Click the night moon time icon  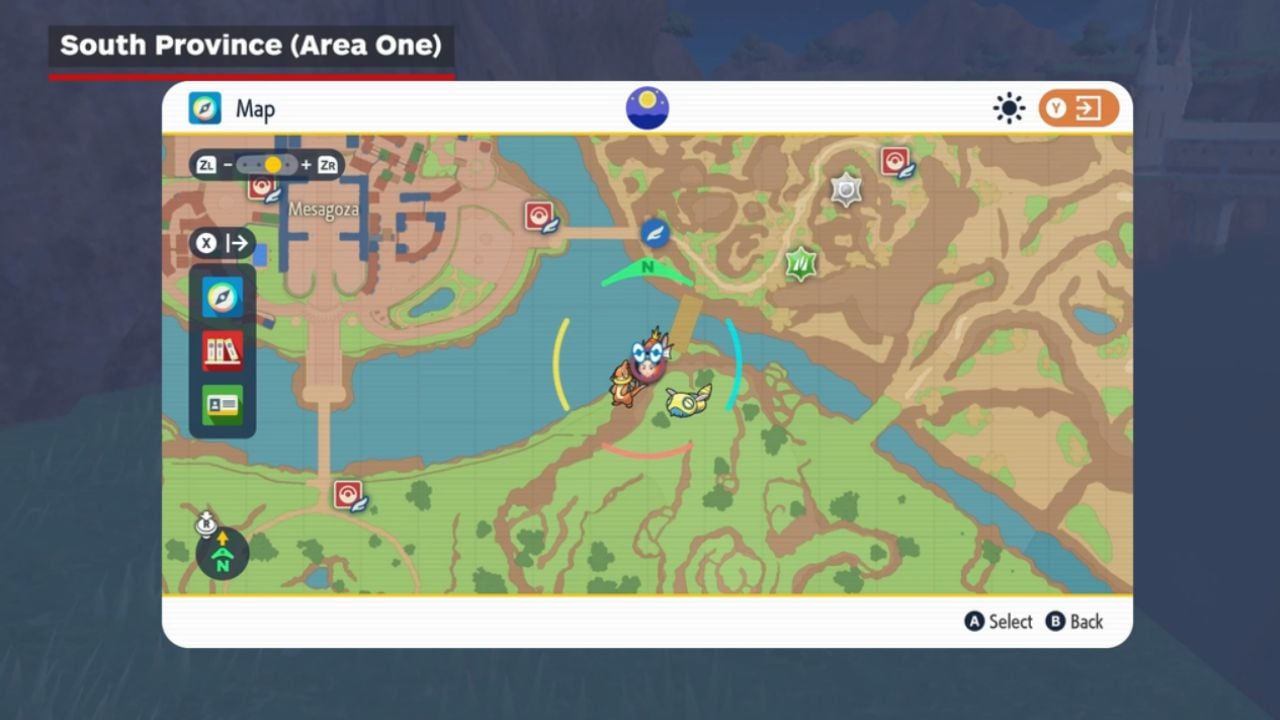point(647,108)
